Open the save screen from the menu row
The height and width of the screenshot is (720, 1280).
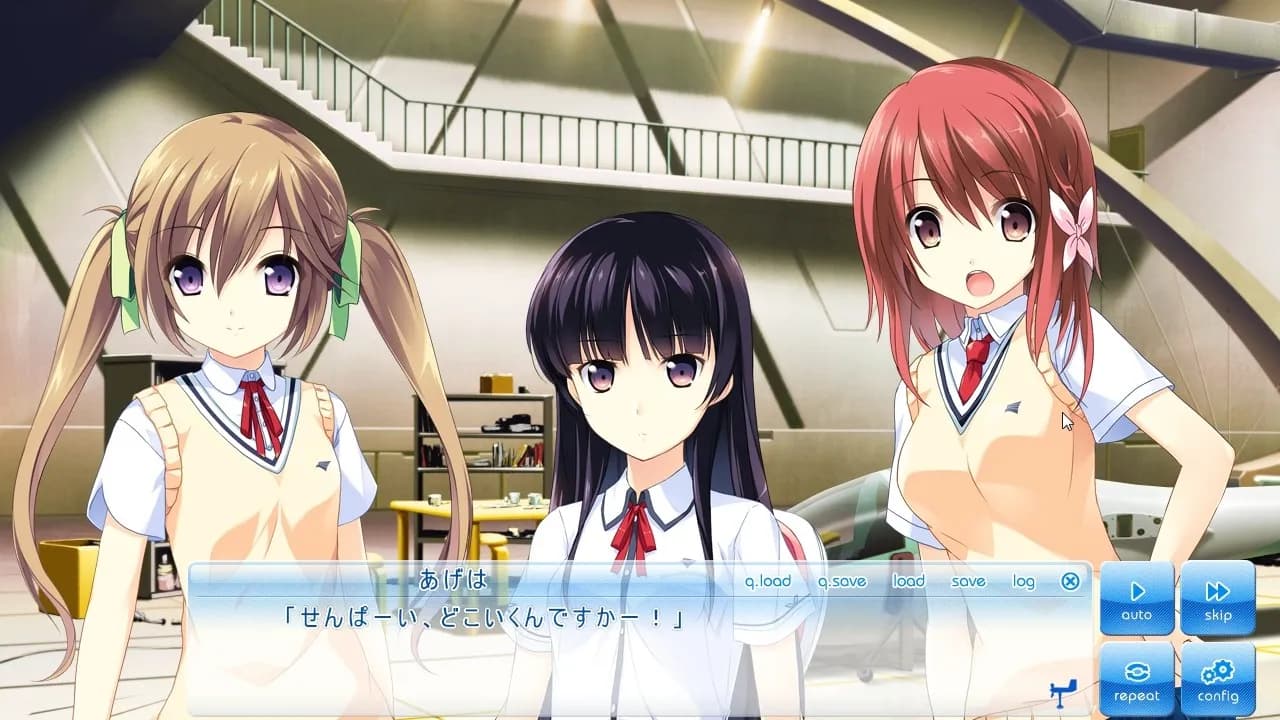coord(968,580)
